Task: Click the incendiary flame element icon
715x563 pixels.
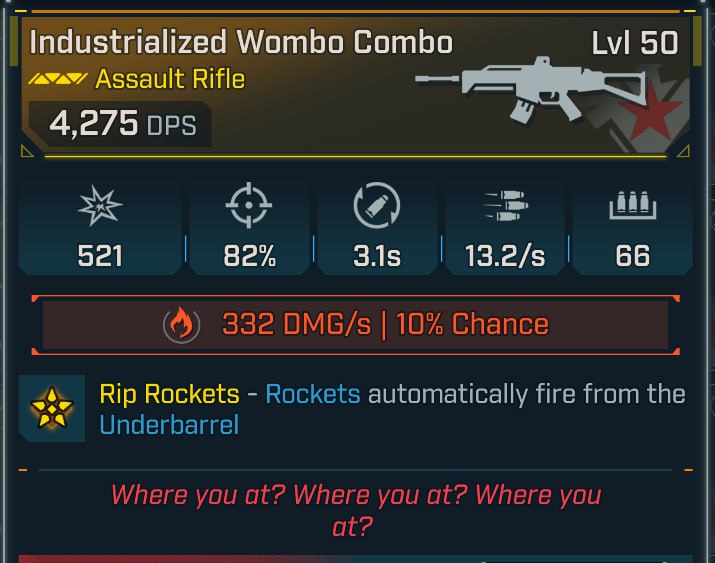Action: [179, 325]
